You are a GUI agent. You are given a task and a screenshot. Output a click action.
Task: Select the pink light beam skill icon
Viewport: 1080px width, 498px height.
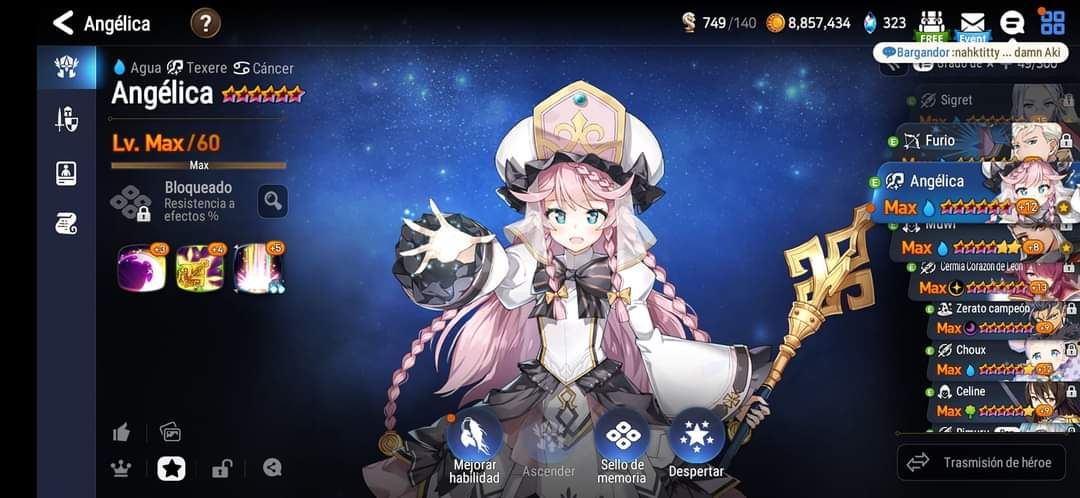[258, 268]
